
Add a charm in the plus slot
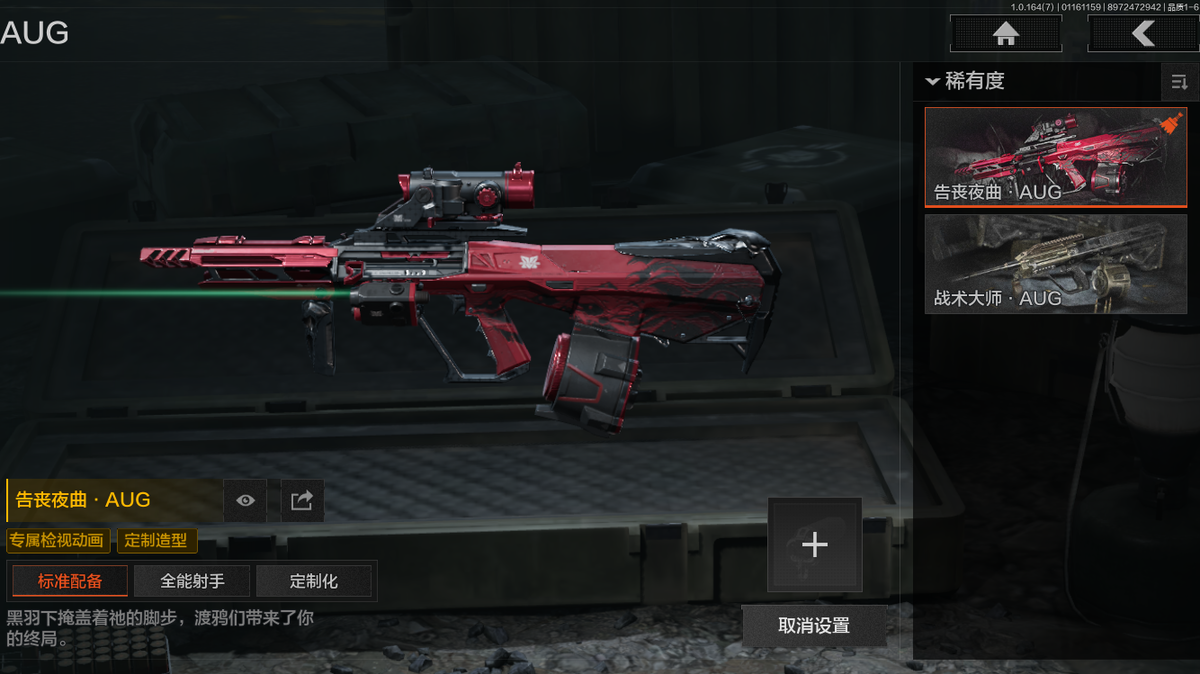click(x=814, y=545)
